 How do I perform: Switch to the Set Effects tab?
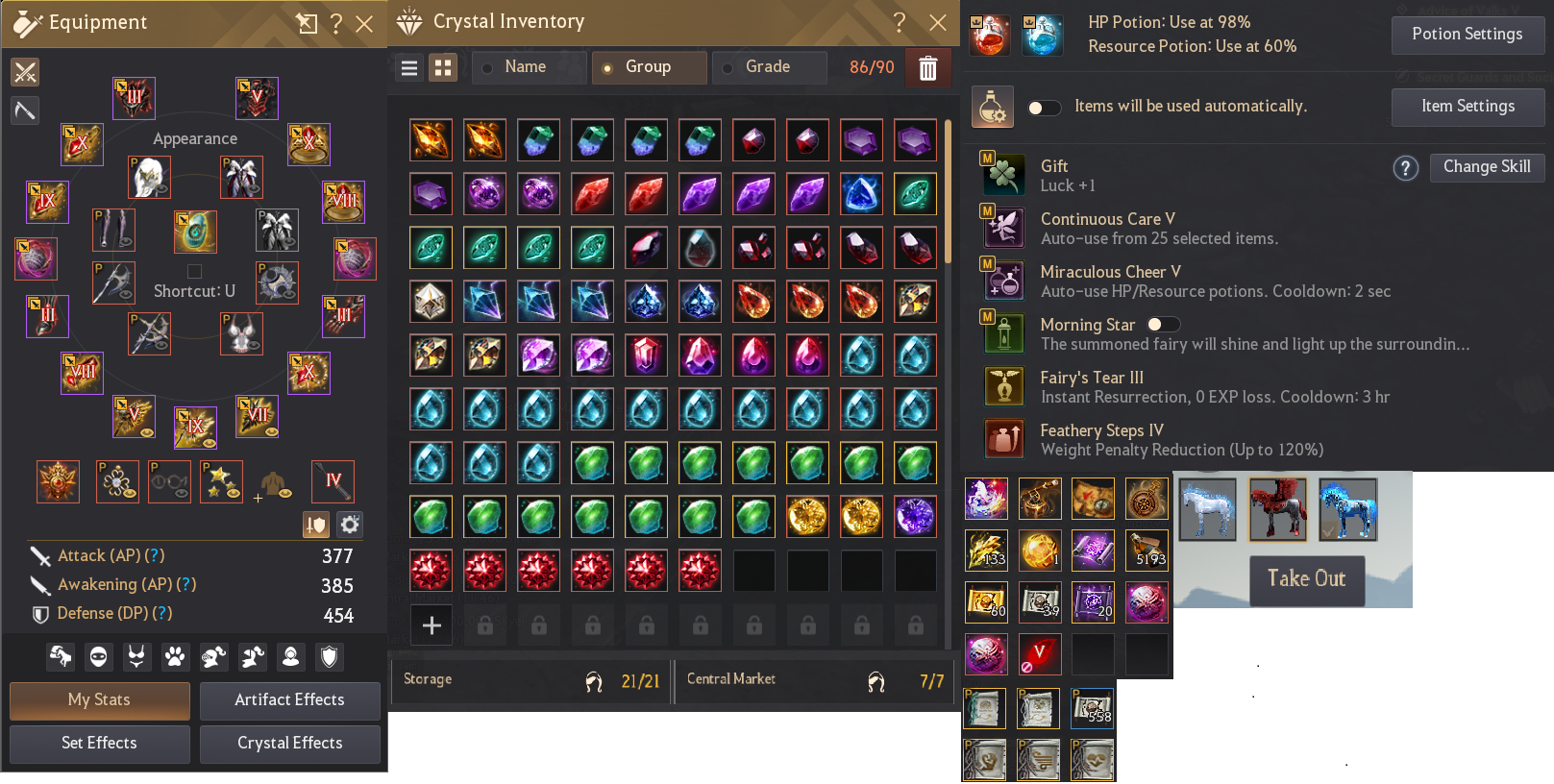click(x=99, y=744)
